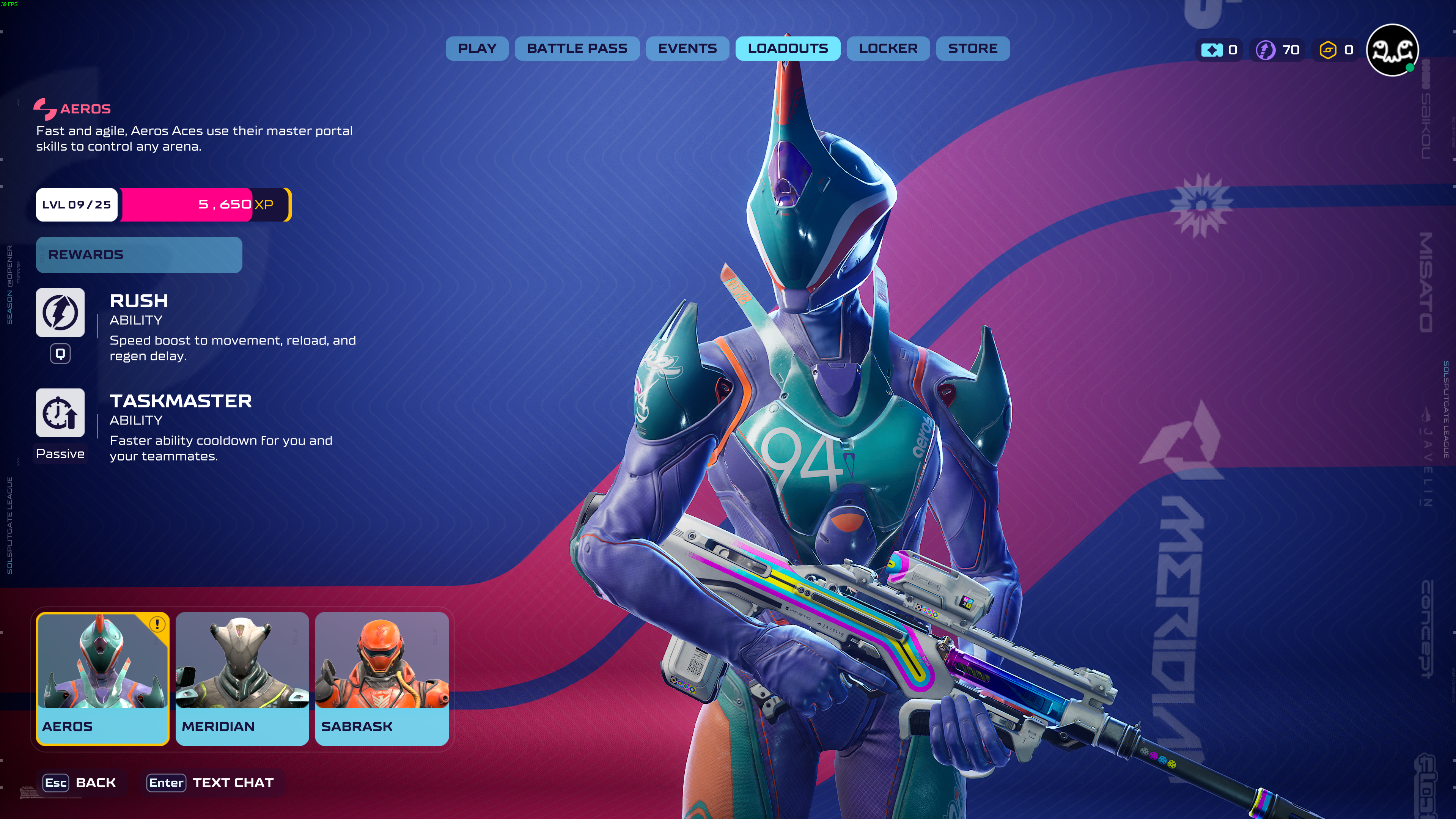The height and width of the screenshot is (819, 1456).
Task: Click the Taskmaster passive ability icon
Action: [60, 413]
